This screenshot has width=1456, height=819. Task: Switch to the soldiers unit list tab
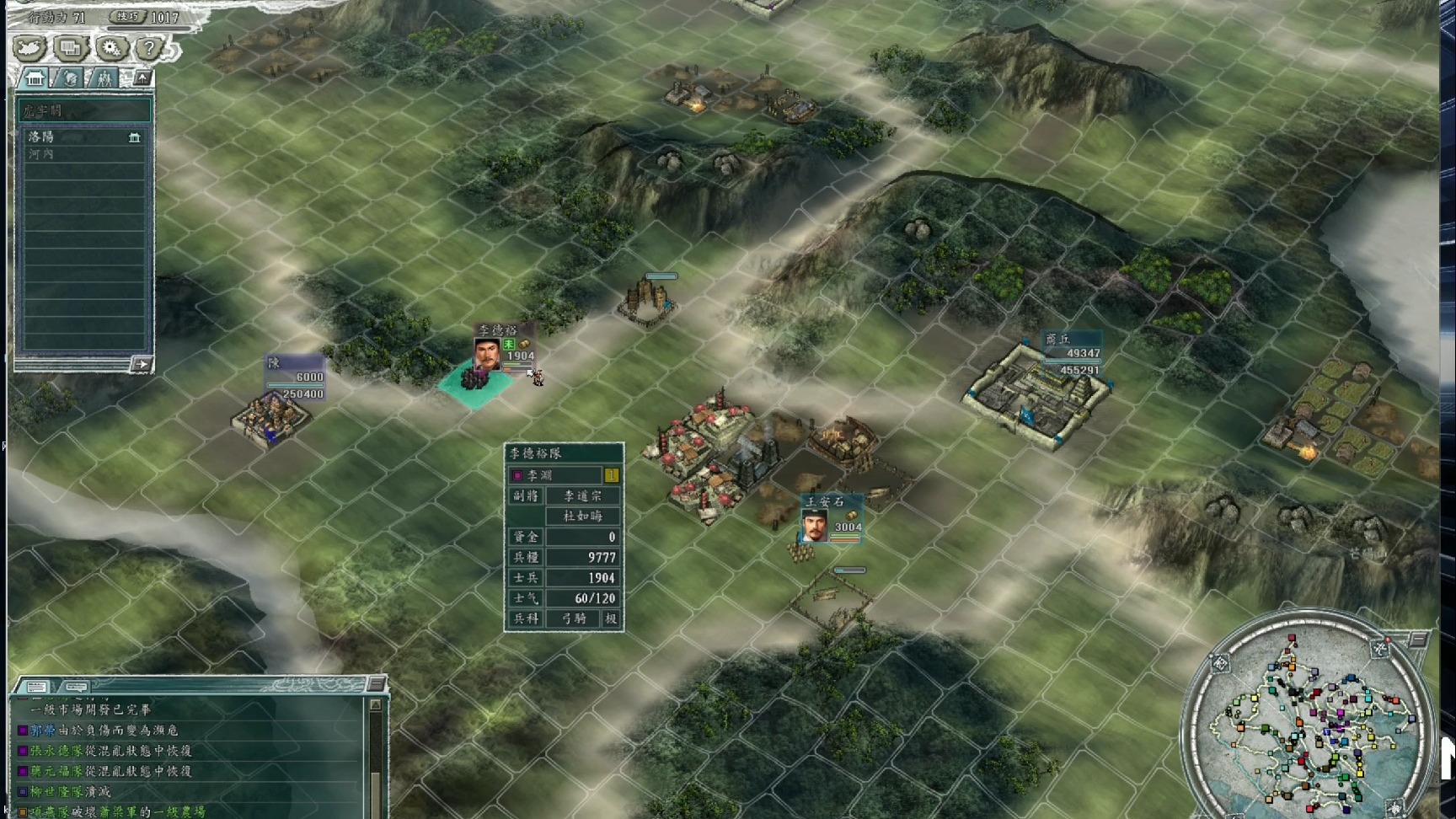click(104, 79)
